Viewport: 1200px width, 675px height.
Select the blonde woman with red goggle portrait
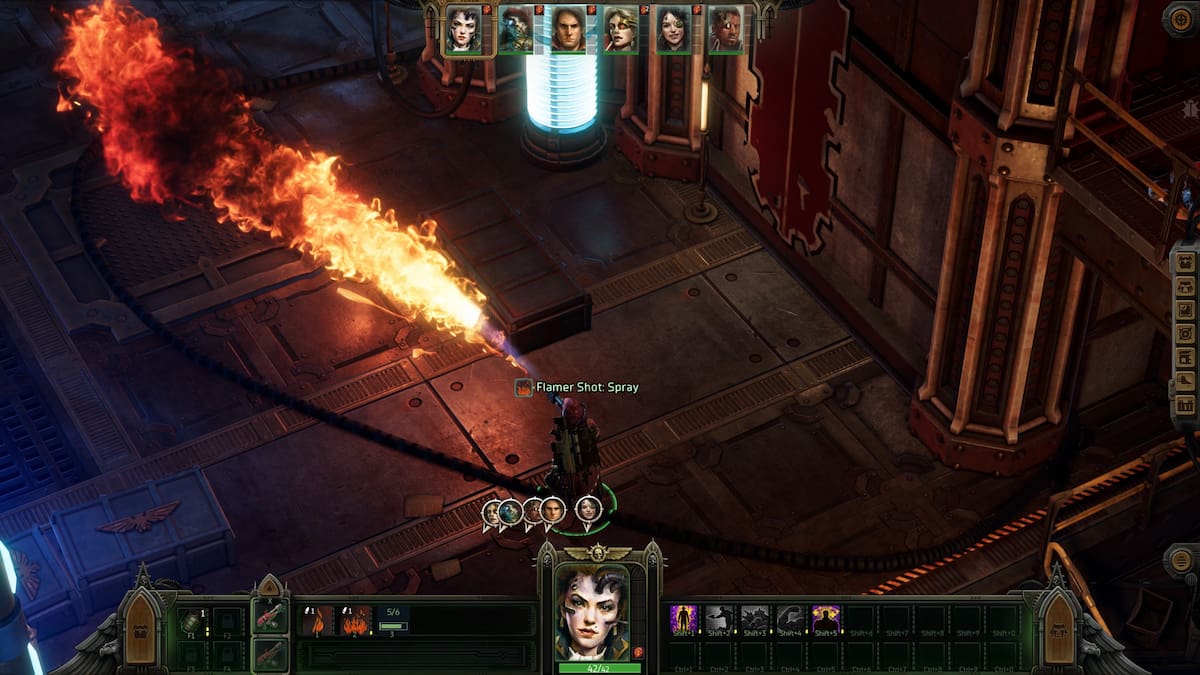[621, 29]
